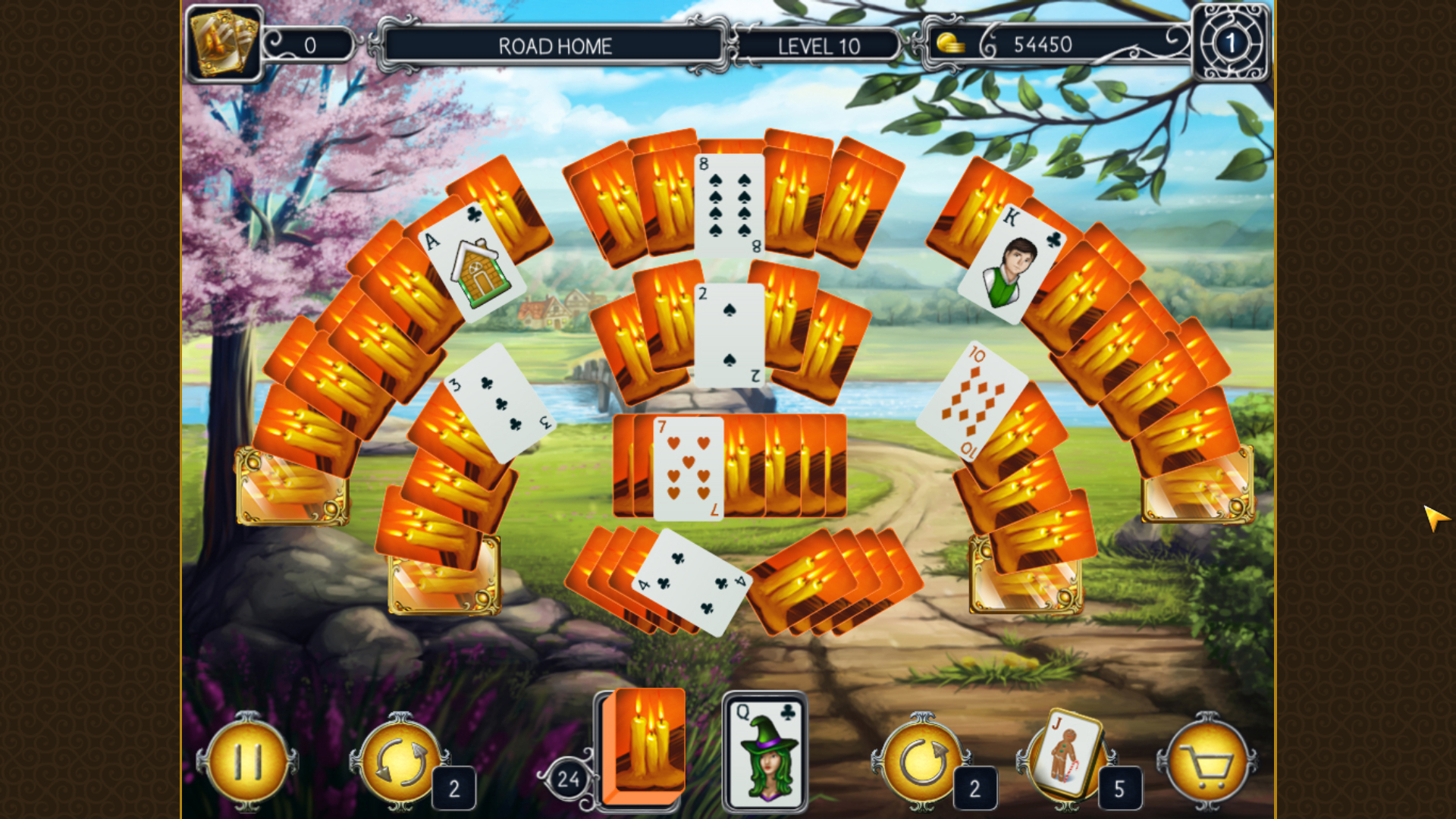Screen dimensions: 1456x819
Task: Click the 2 of Spades
Action: coord(730,334)
